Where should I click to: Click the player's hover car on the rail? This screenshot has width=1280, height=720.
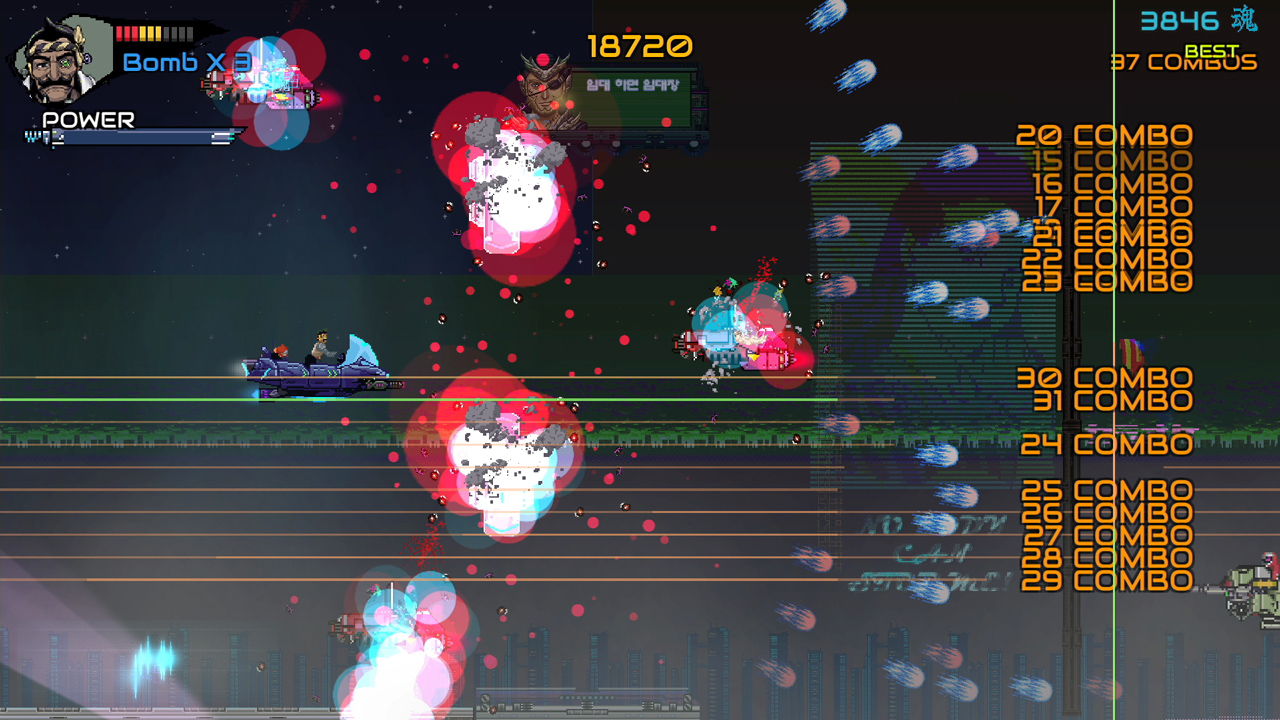tap(320, 365)
